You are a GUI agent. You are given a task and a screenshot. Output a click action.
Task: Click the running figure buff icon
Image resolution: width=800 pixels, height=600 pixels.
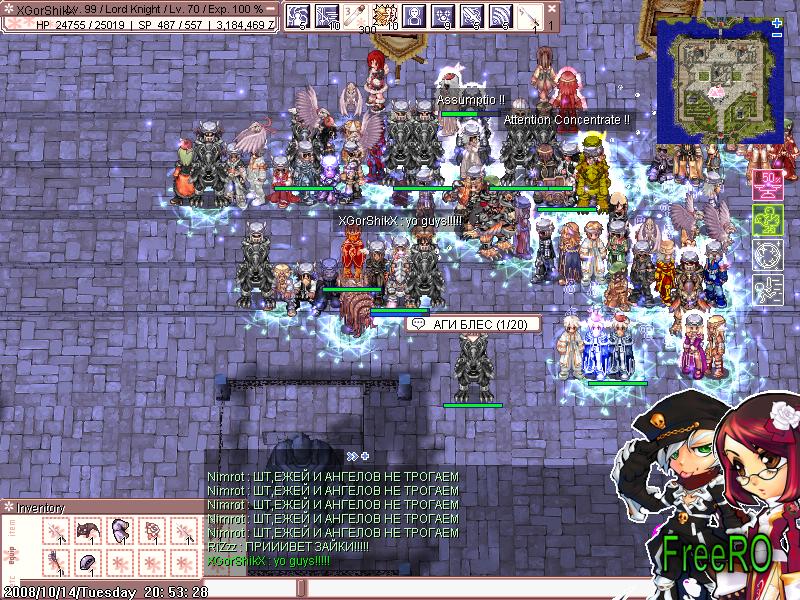pos(768,289)
